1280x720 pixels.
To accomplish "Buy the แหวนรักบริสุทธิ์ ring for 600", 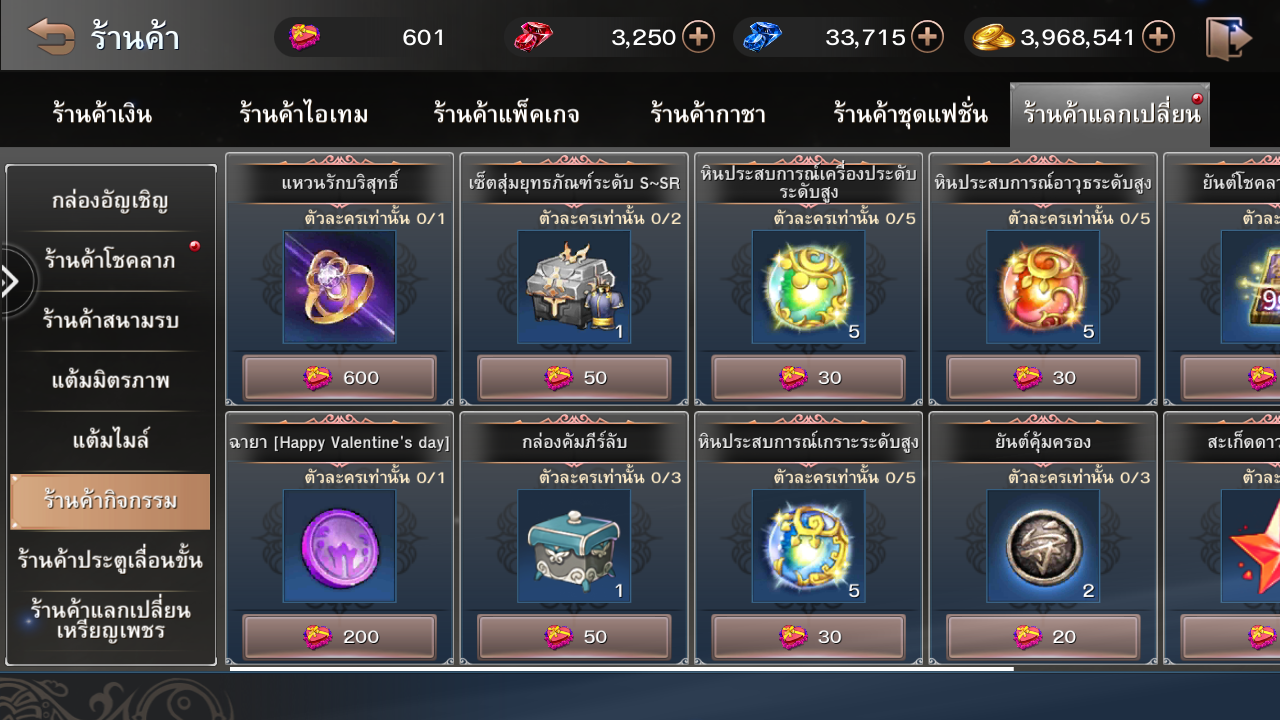I will (340, 378).
